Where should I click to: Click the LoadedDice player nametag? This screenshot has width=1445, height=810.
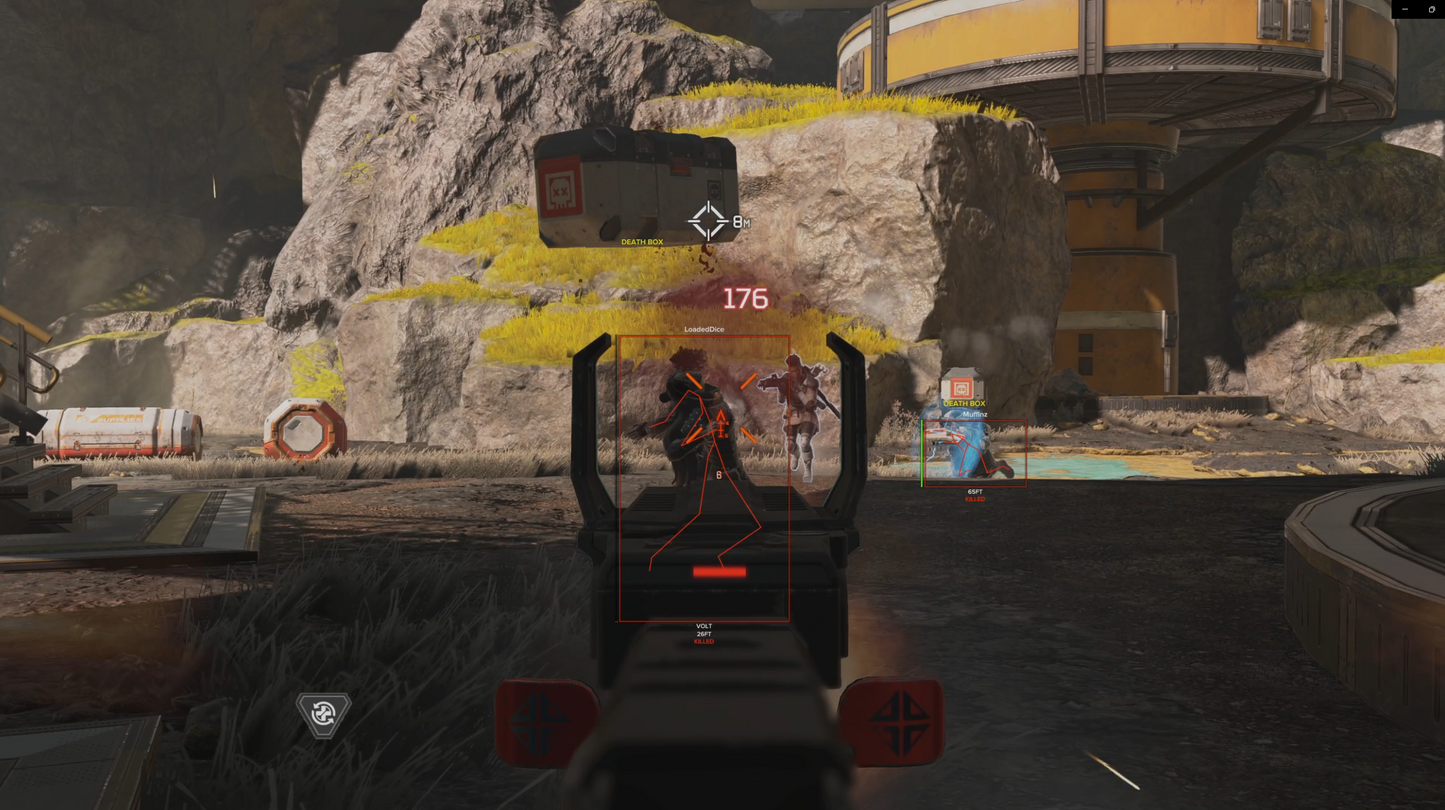[x=705, y=328]
